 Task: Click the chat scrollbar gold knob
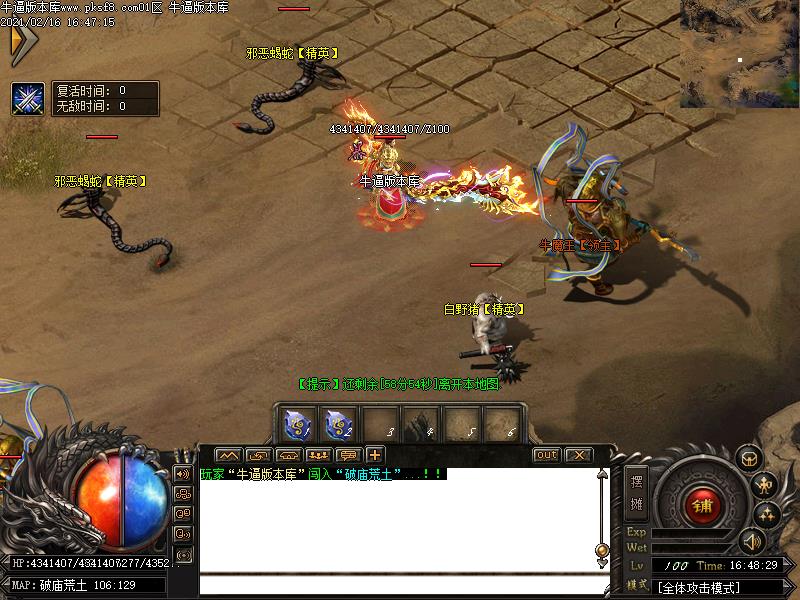(602, 550)
